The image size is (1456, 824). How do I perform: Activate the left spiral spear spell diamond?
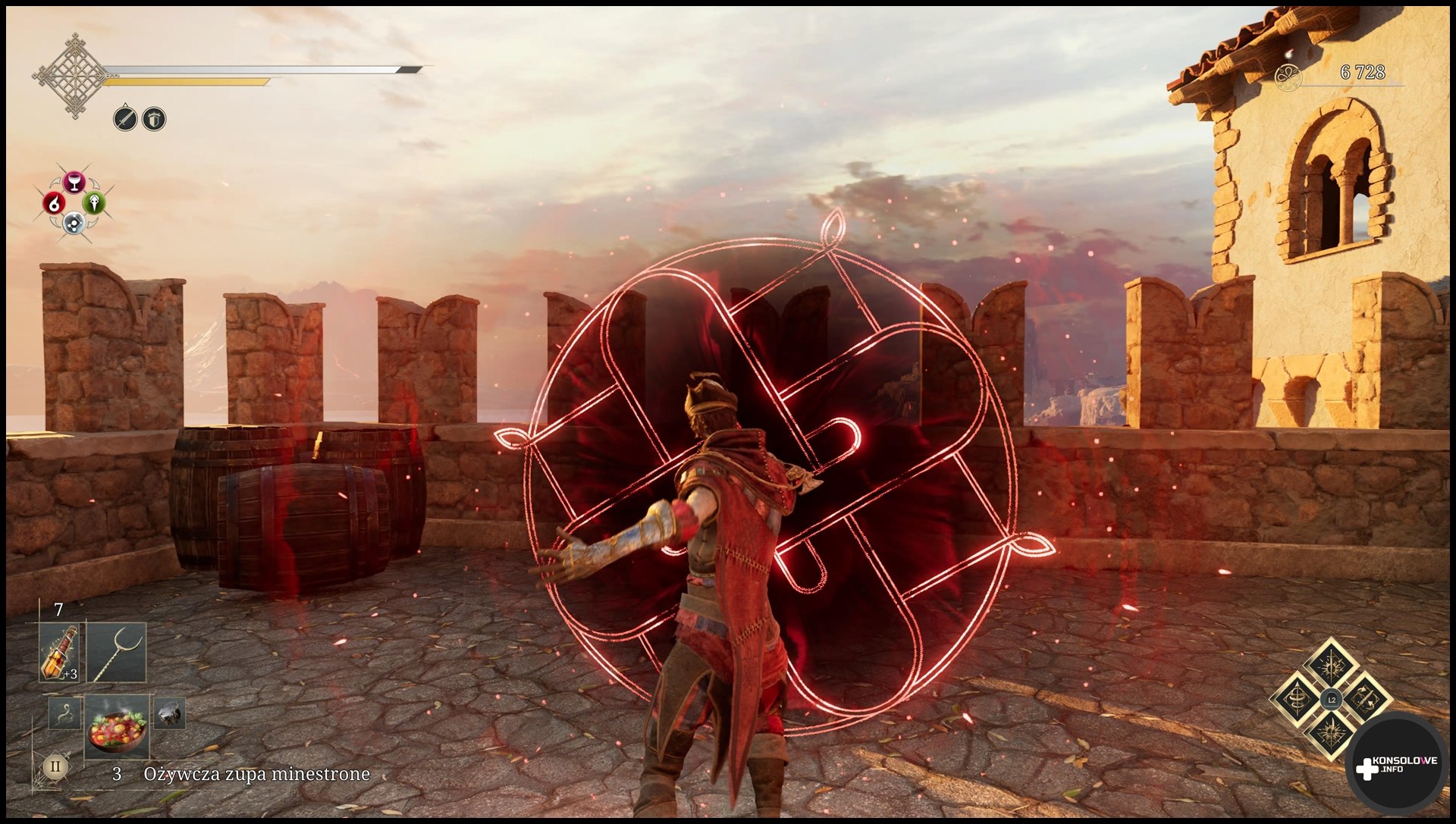click(1297, 700)
